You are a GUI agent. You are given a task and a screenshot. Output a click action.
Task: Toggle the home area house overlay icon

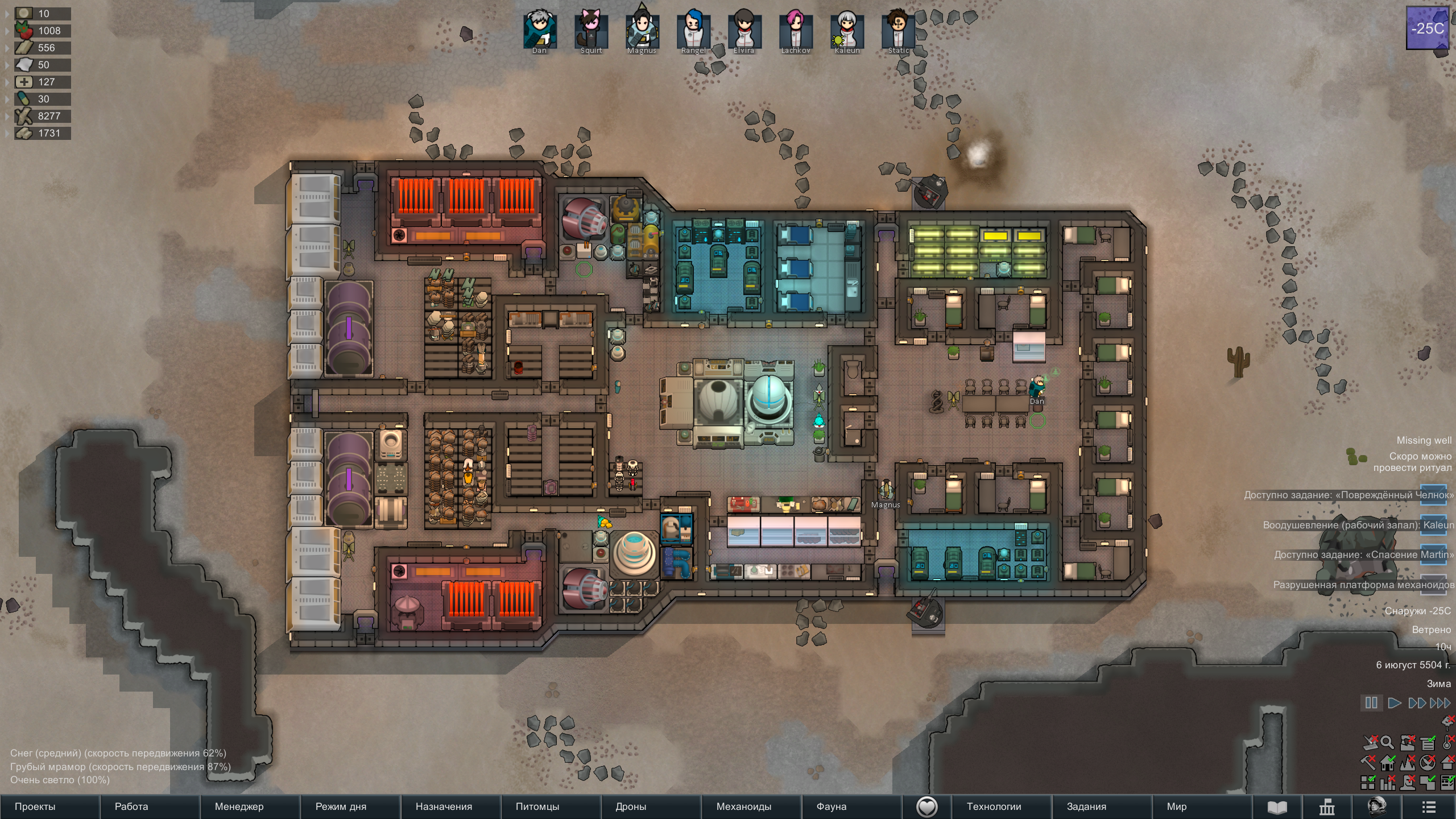1388,762
